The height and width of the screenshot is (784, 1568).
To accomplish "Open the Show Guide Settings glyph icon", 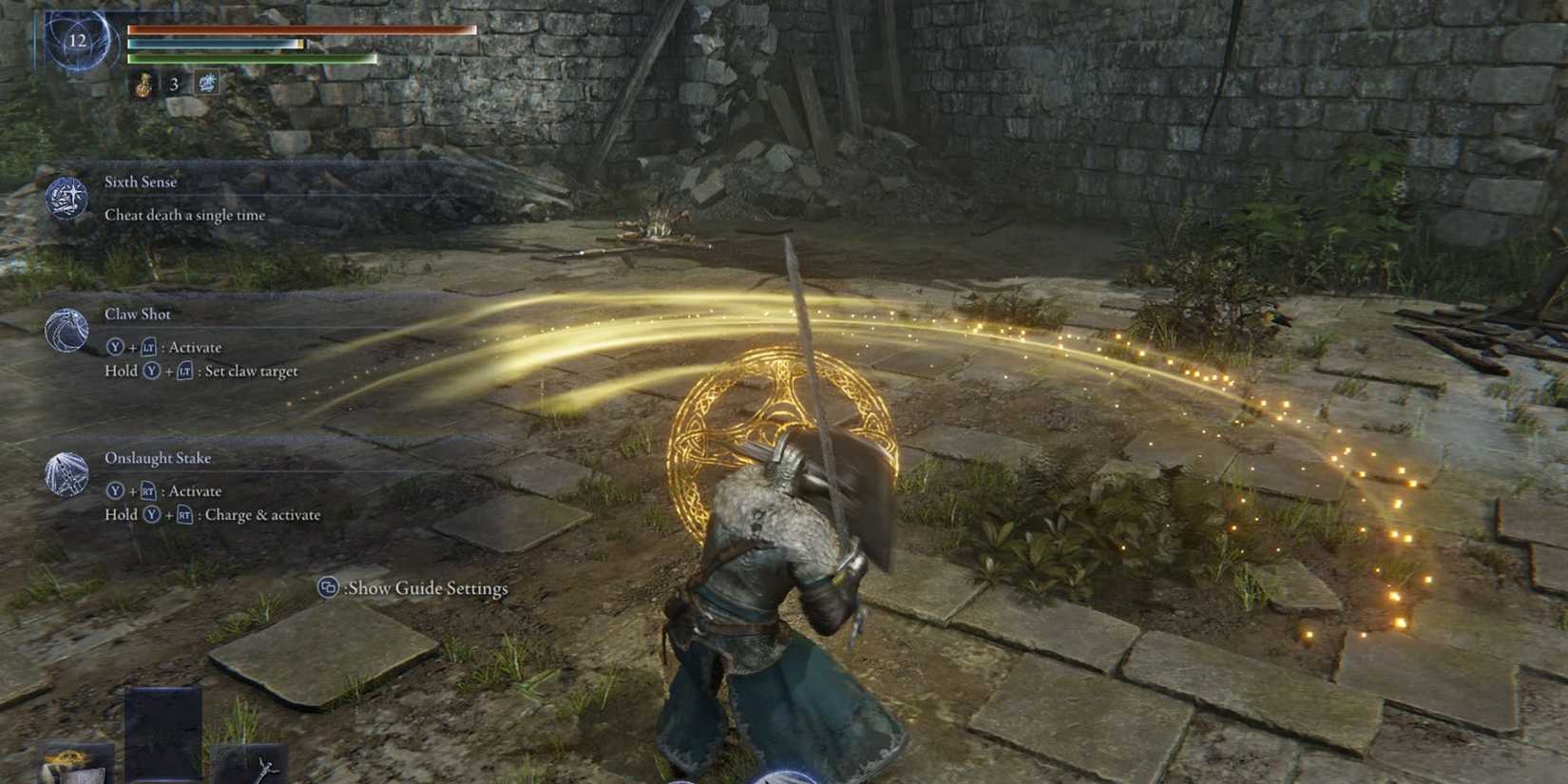I will coord(328,589).
